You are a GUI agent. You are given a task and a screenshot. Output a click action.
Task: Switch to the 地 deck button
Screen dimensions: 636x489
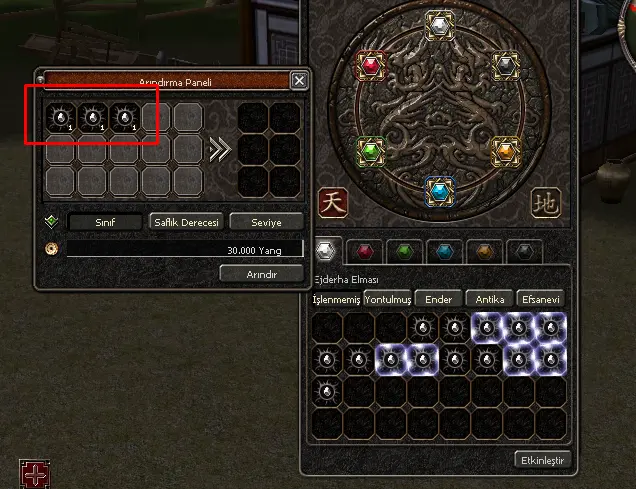tap(545, 201)
